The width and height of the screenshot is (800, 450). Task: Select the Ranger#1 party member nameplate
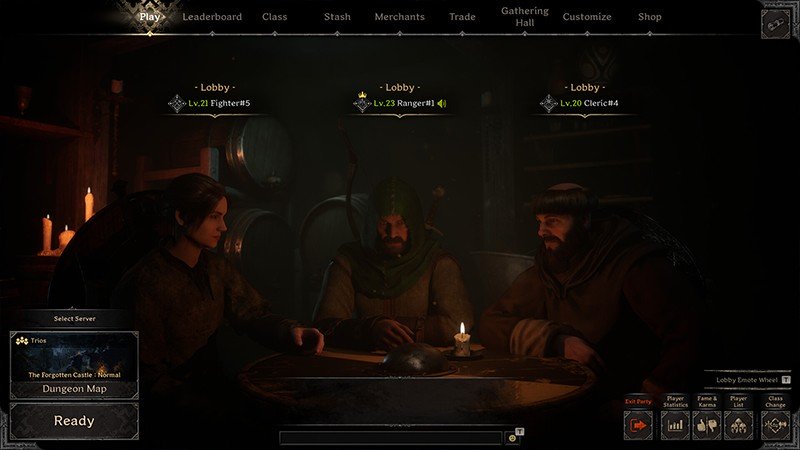tap(400, 103)
